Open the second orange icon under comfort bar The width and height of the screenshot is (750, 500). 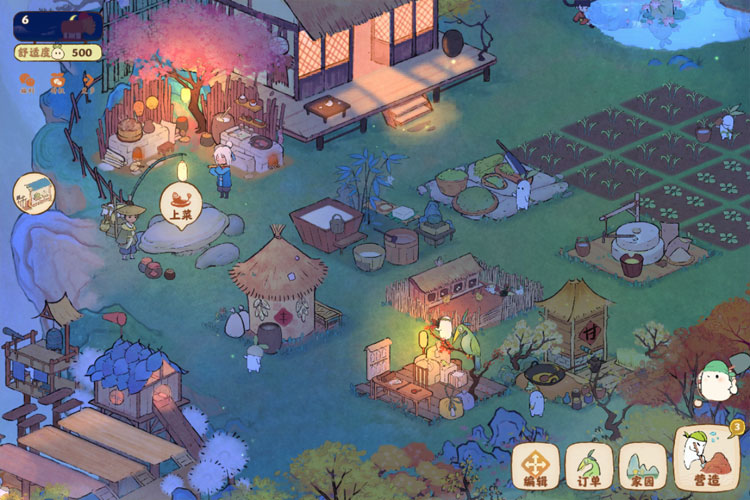(57, 82)
